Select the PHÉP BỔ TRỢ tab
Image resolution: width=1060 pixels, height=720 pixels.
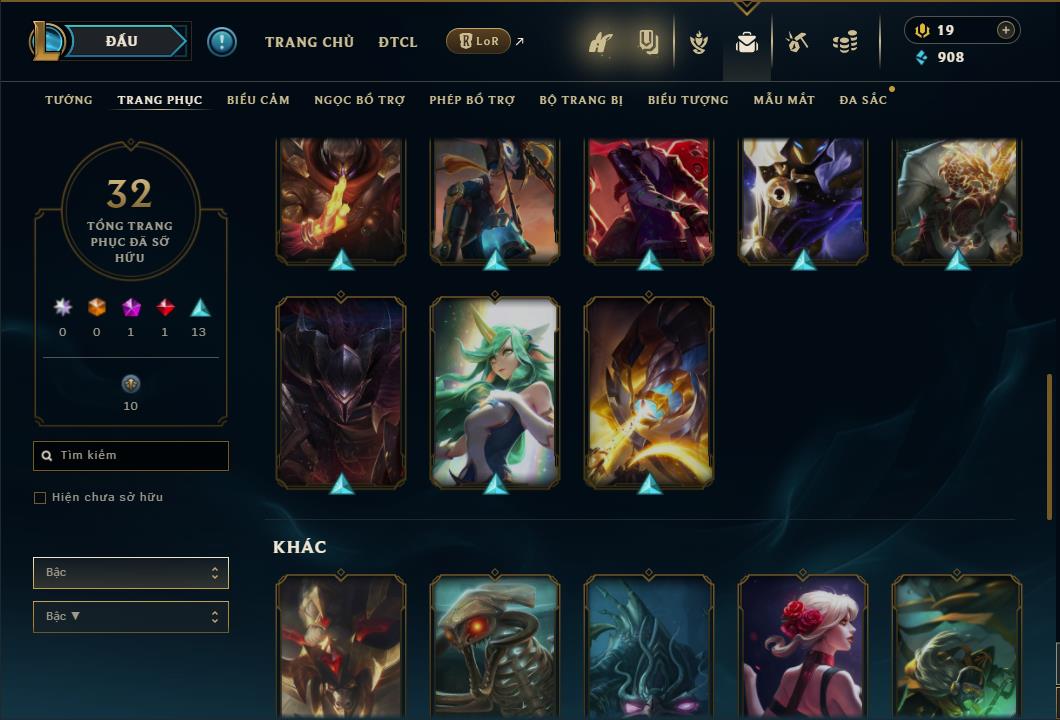tap(472, 100)
